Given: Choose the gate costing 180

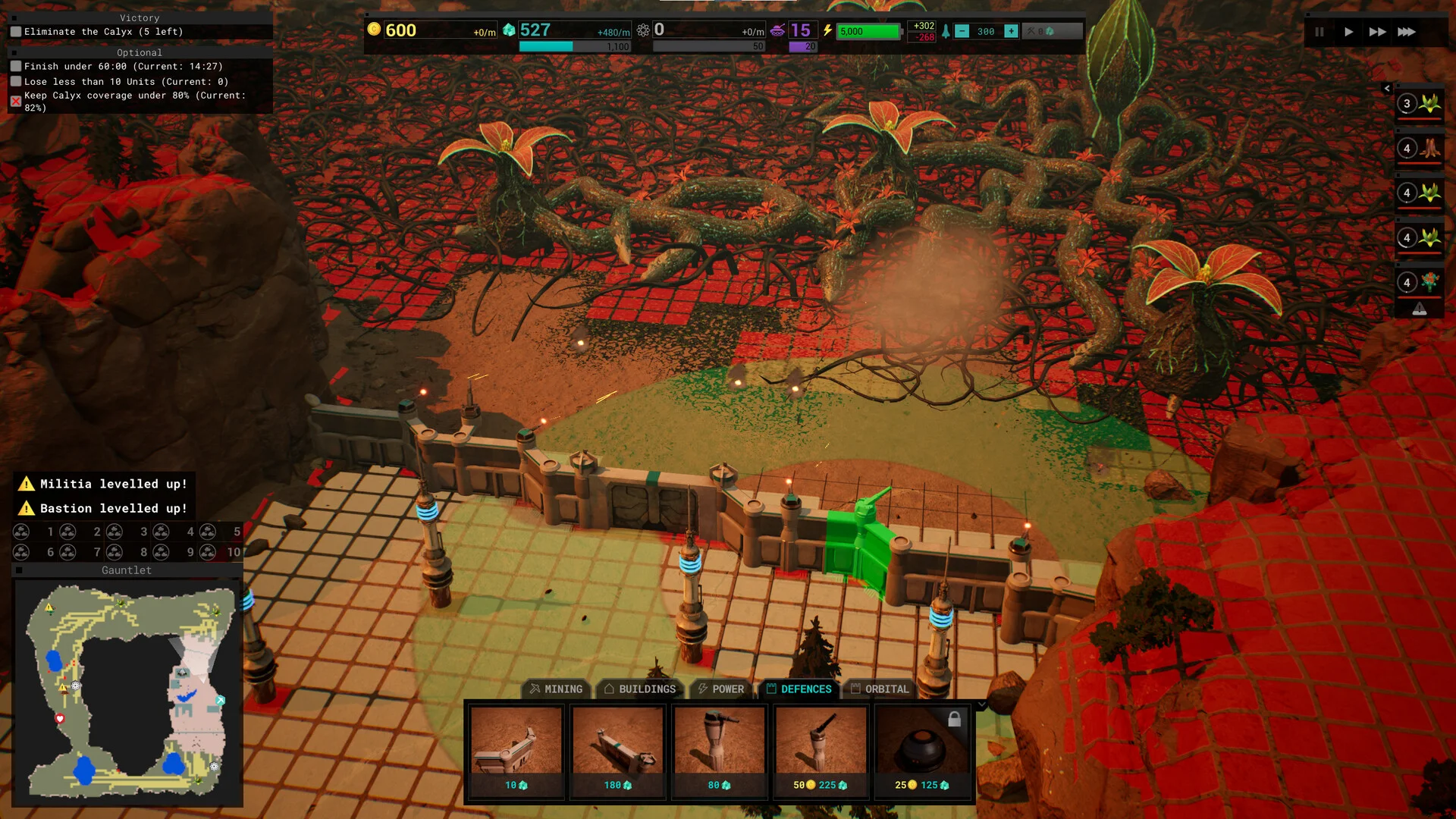Looking at the screenshot, I should coord(618,751).
